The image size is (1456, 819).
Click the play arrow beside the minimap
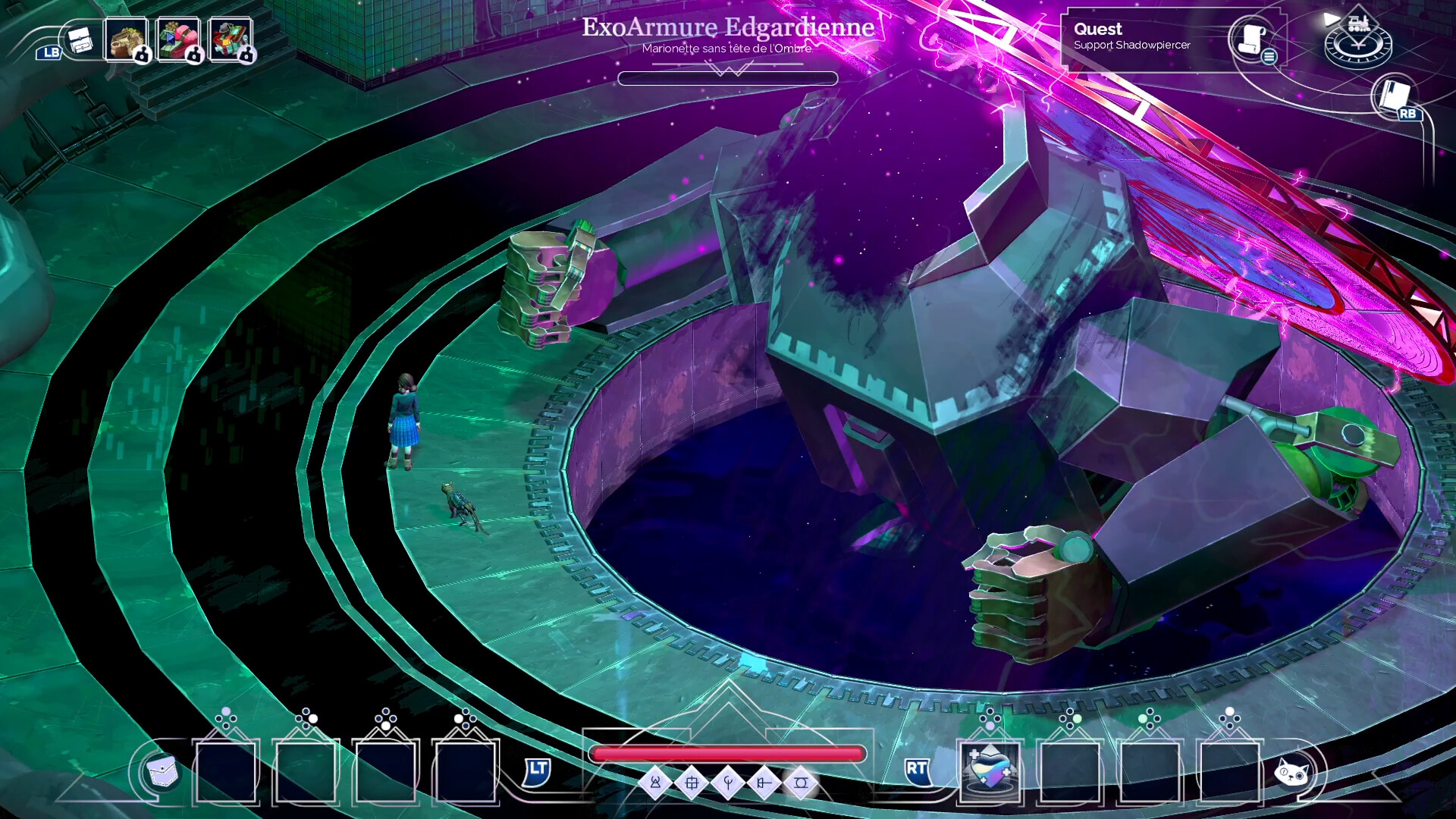tap(1331, 20)
